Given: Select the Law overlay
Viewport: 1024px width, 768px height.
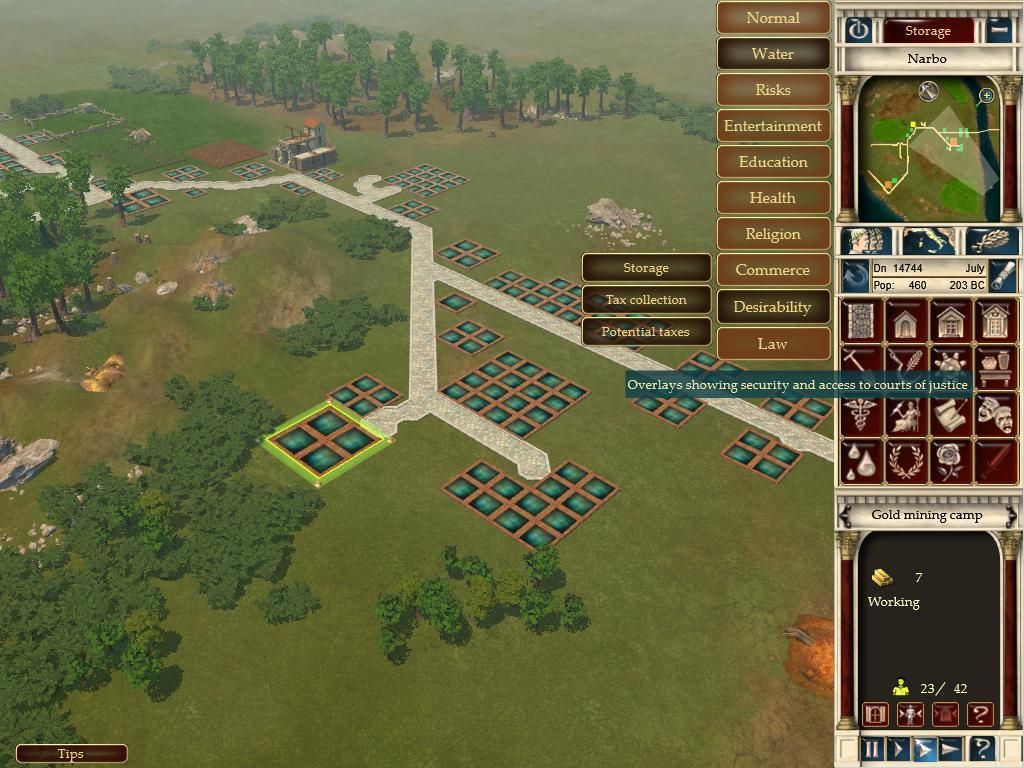Looking at the screenshot, I should (773, 343).
